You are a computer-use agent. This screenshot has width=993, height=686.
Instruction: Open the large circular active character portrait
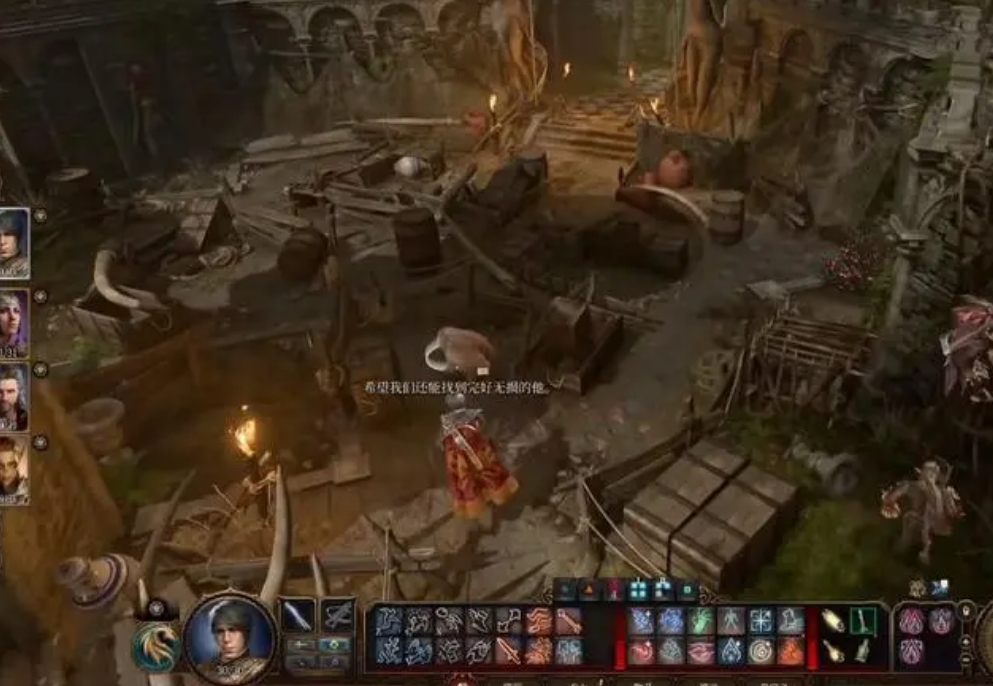(230, 639)
